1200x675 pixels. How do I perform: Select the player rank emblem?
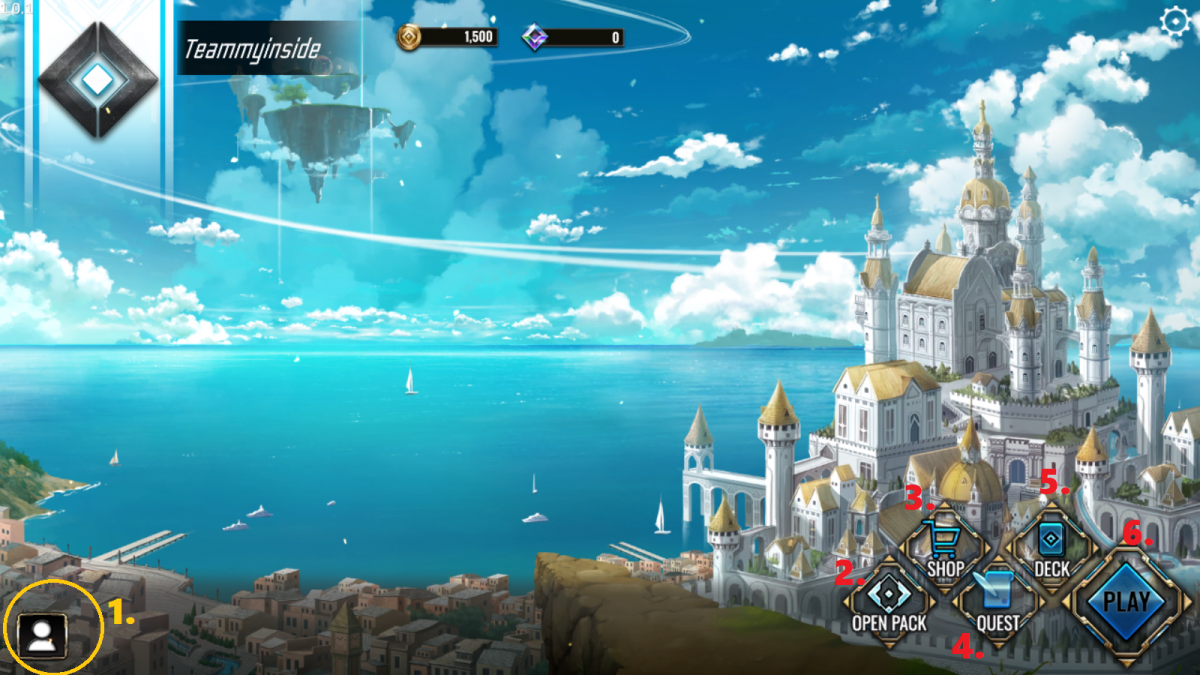tap(97, 80)
